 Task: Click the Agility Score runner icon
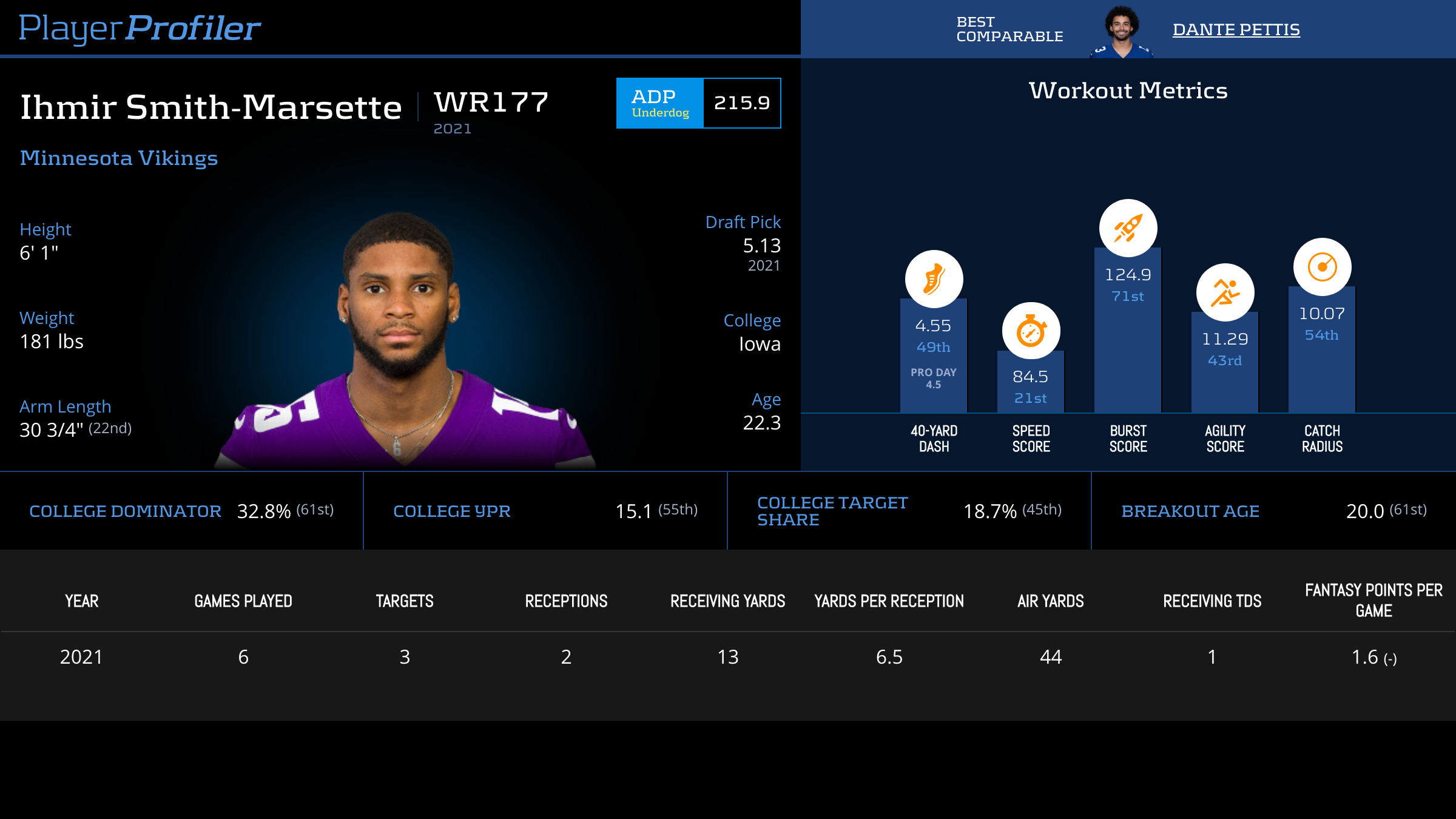1225,292
